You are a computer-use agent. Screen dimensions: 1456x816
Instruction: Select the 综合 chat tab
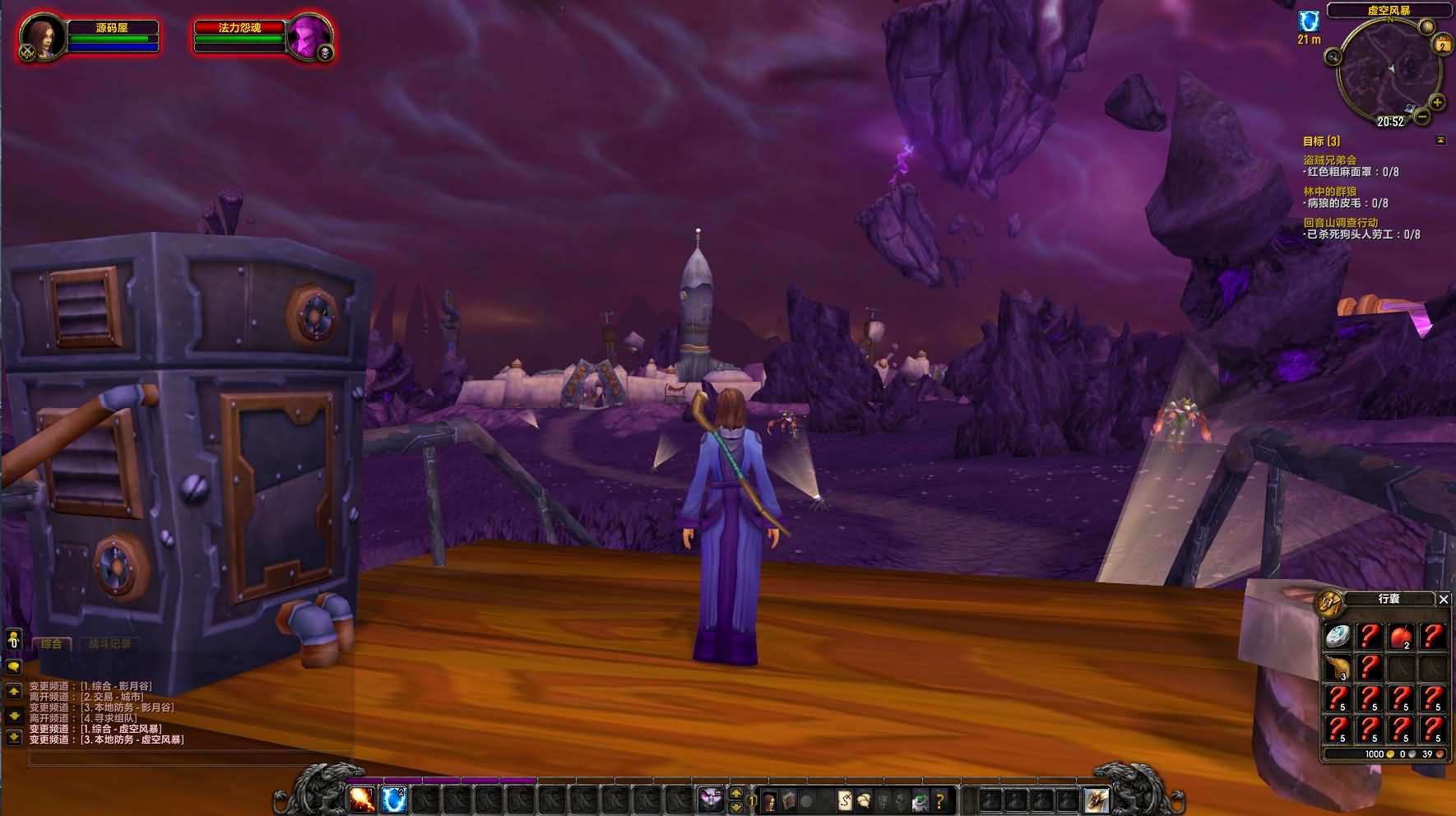click(52, 644)
